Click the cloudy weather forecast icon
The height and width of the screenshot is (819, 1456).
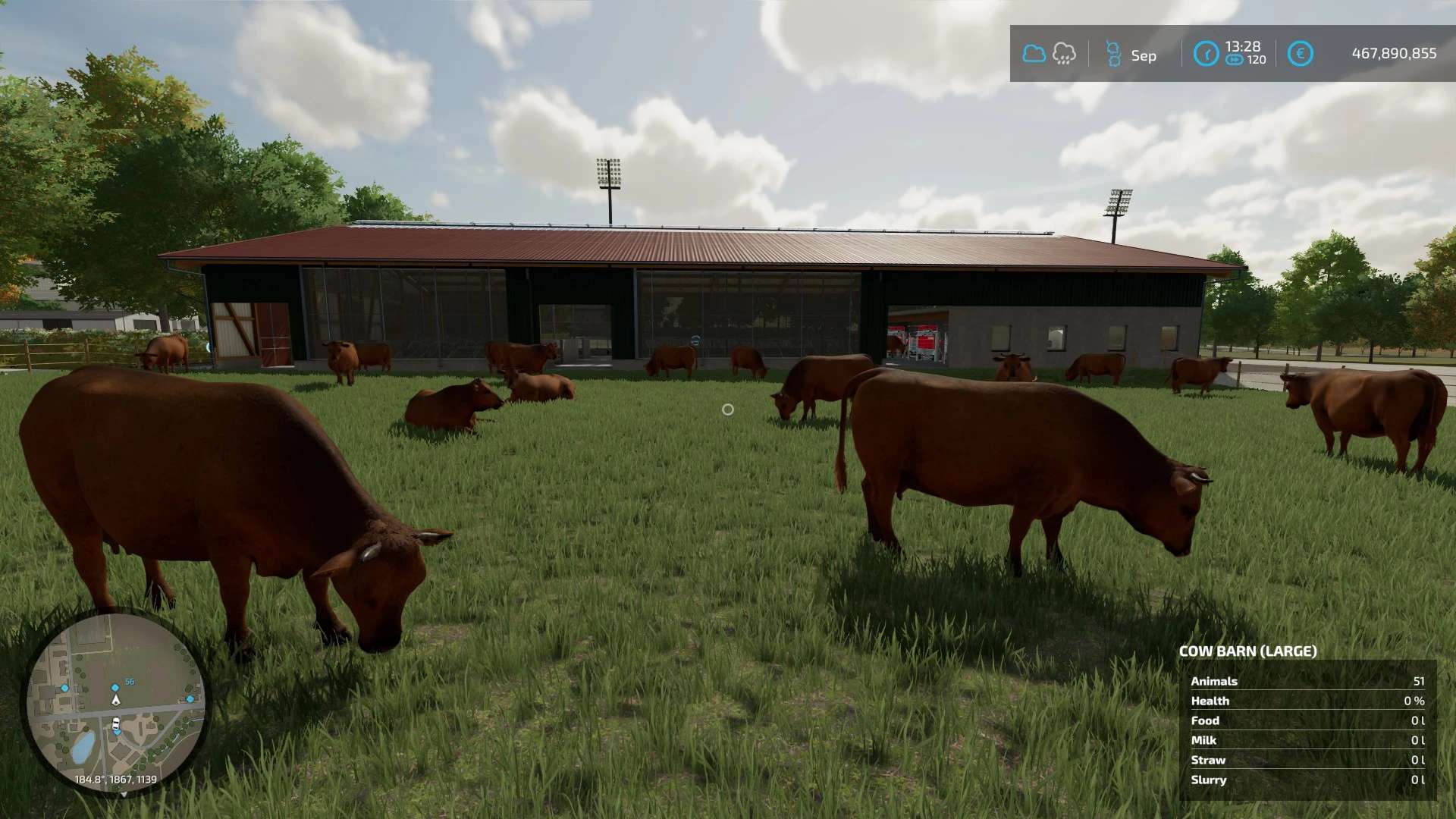pos(1034,54)
